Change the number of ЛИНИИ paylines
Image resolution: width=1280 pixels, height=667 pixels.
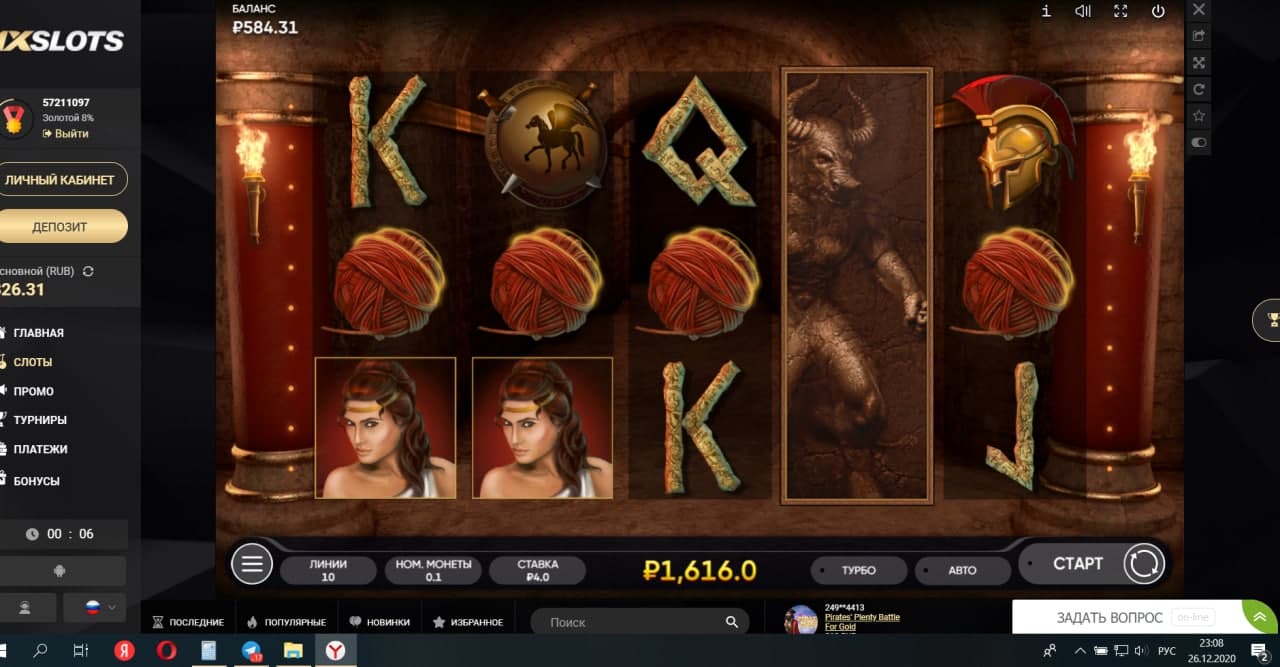tap(328, 570)
